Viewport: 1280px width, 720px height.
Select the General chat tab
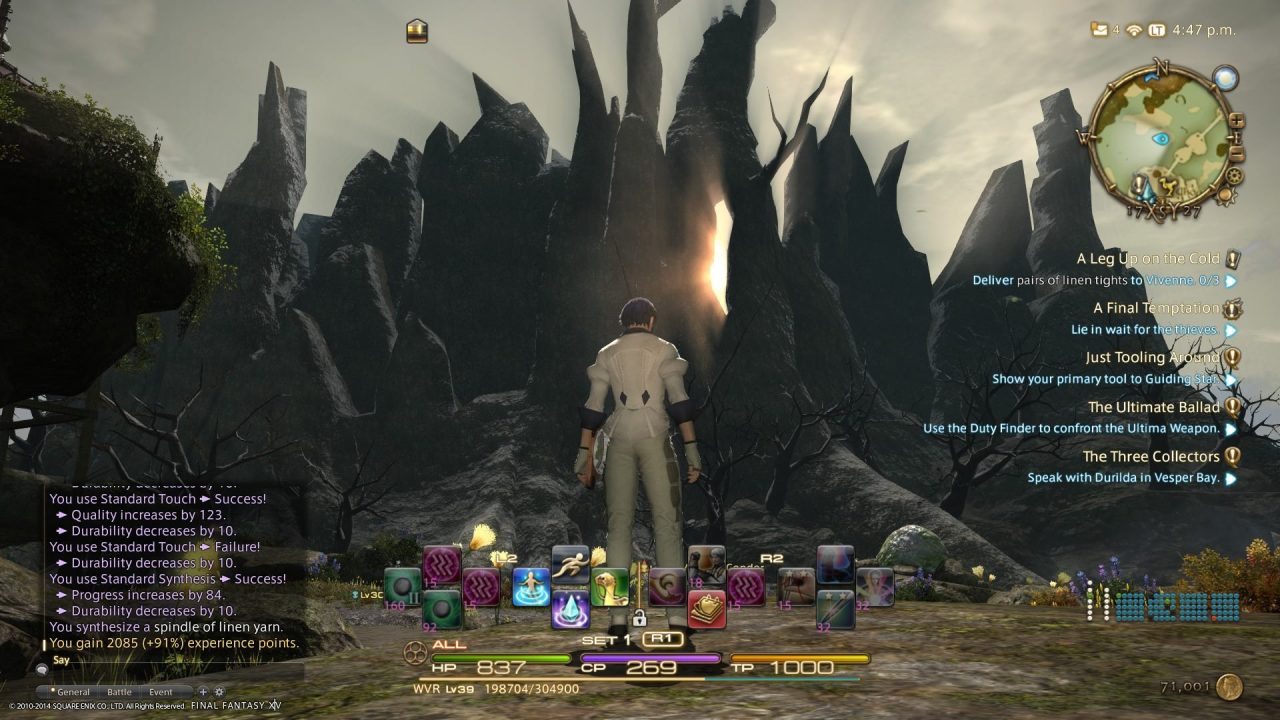73,692
